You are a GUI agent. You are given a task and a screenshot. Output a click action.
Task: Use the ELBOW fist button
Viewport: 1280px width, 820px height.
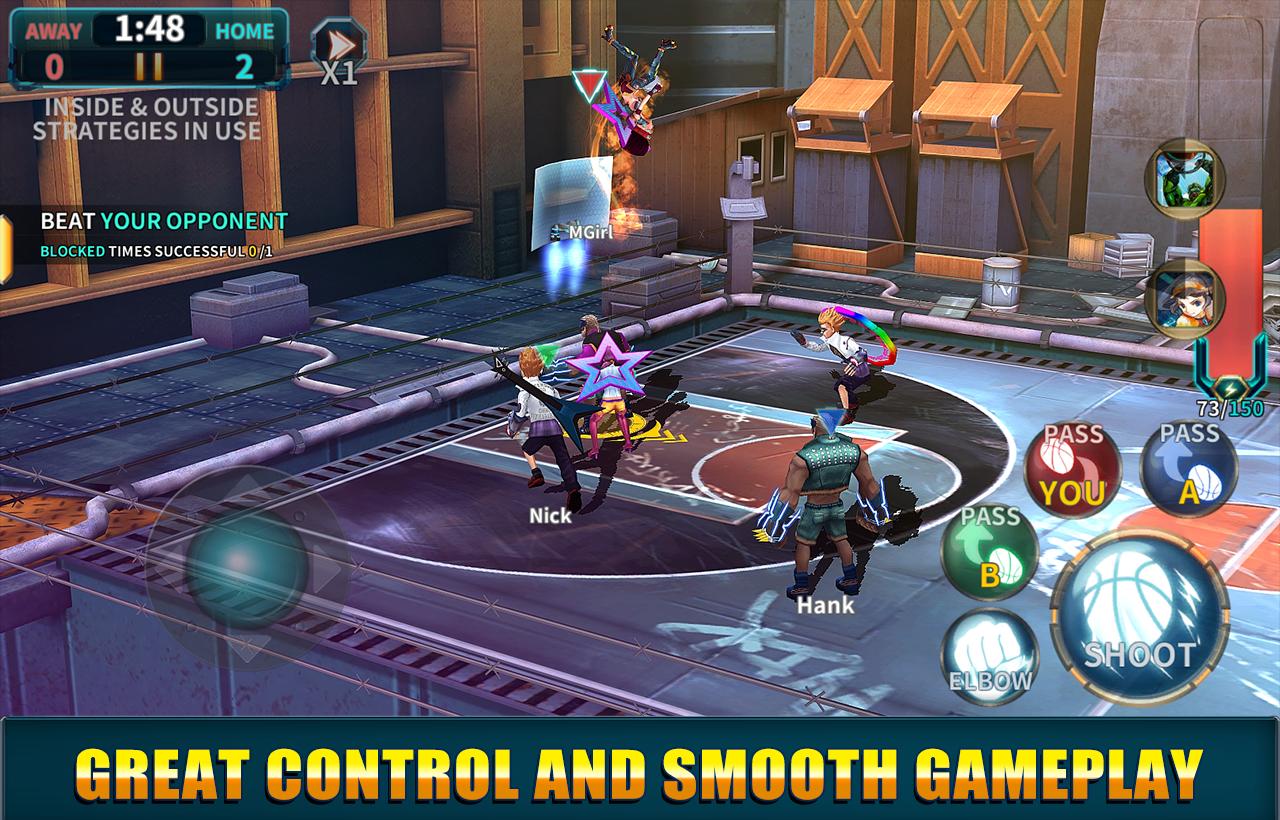(989, 656)
